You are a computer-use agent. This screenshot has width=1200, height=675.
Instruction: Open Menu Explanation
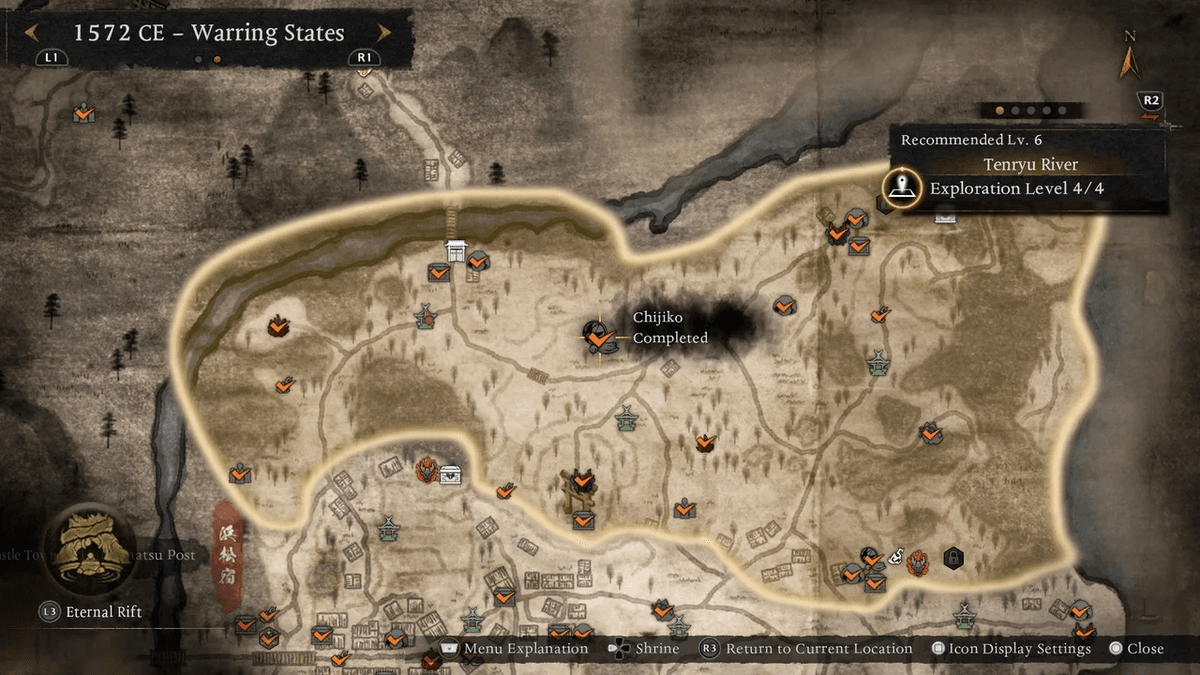click(513, 649)
